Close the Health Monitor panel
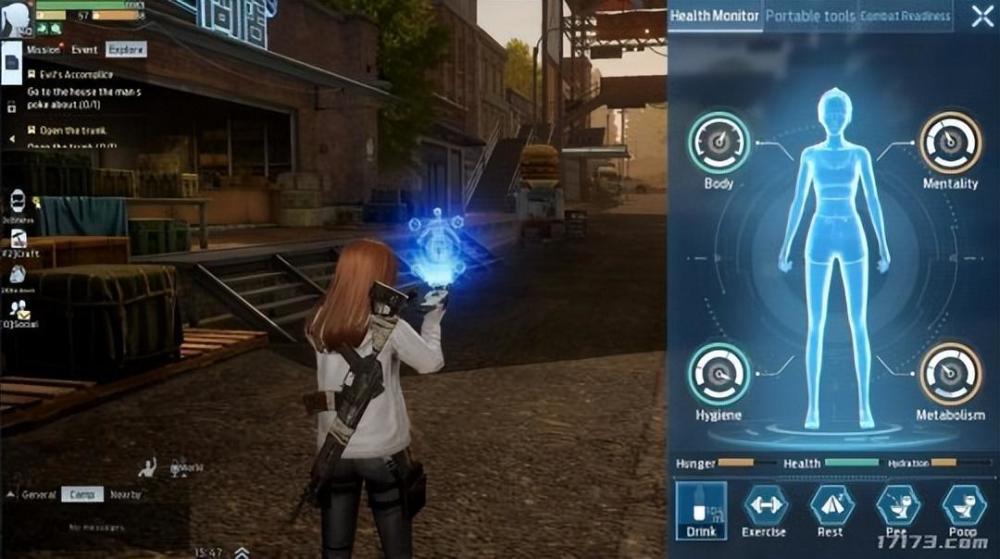The image size is (1000, 559). pos(981,16)
